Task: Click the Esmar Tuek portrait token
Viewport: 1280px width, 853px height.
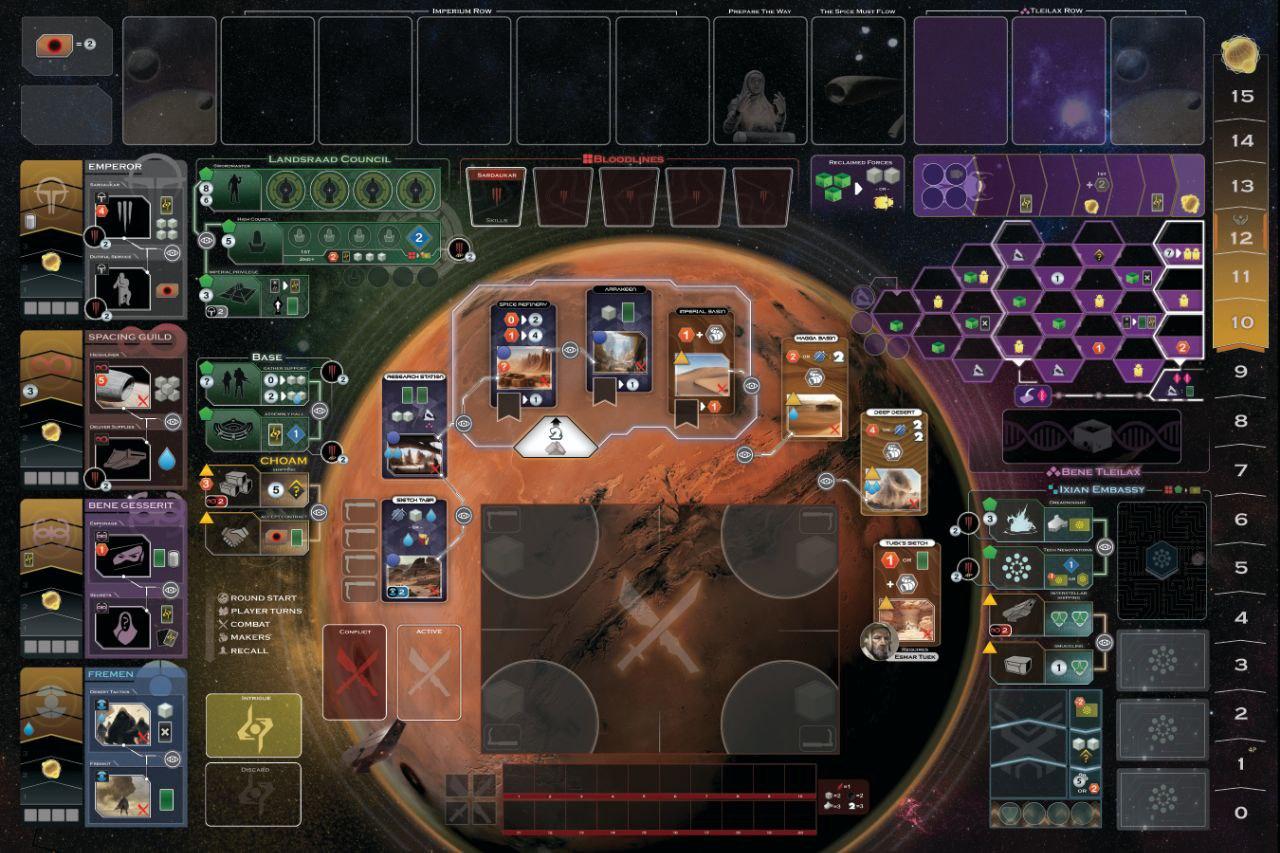Action: pos(879,642)
